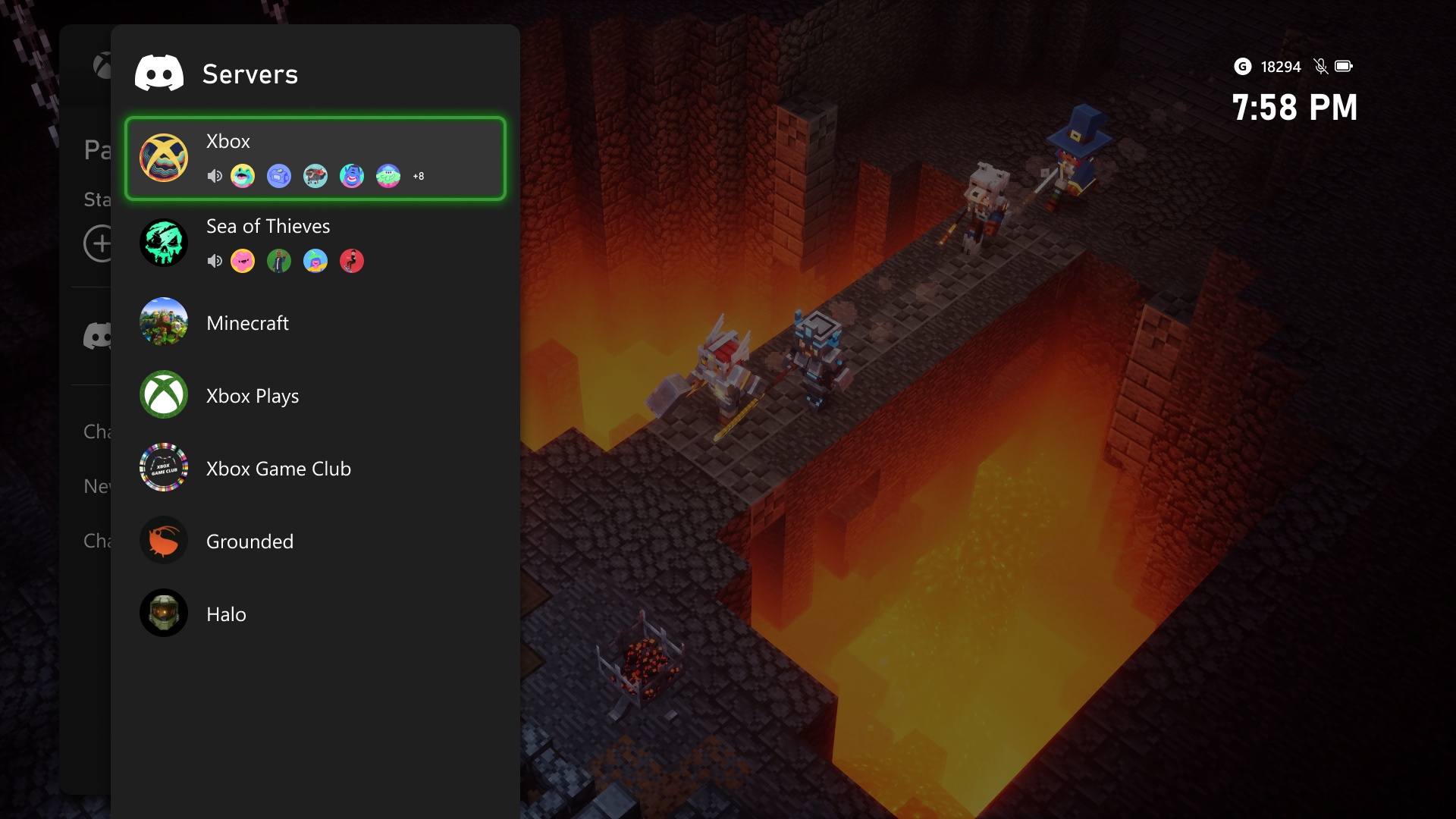The image size is (1456, 819).
Task: Click the plus button in the background panel
Action: coord(99,243)
